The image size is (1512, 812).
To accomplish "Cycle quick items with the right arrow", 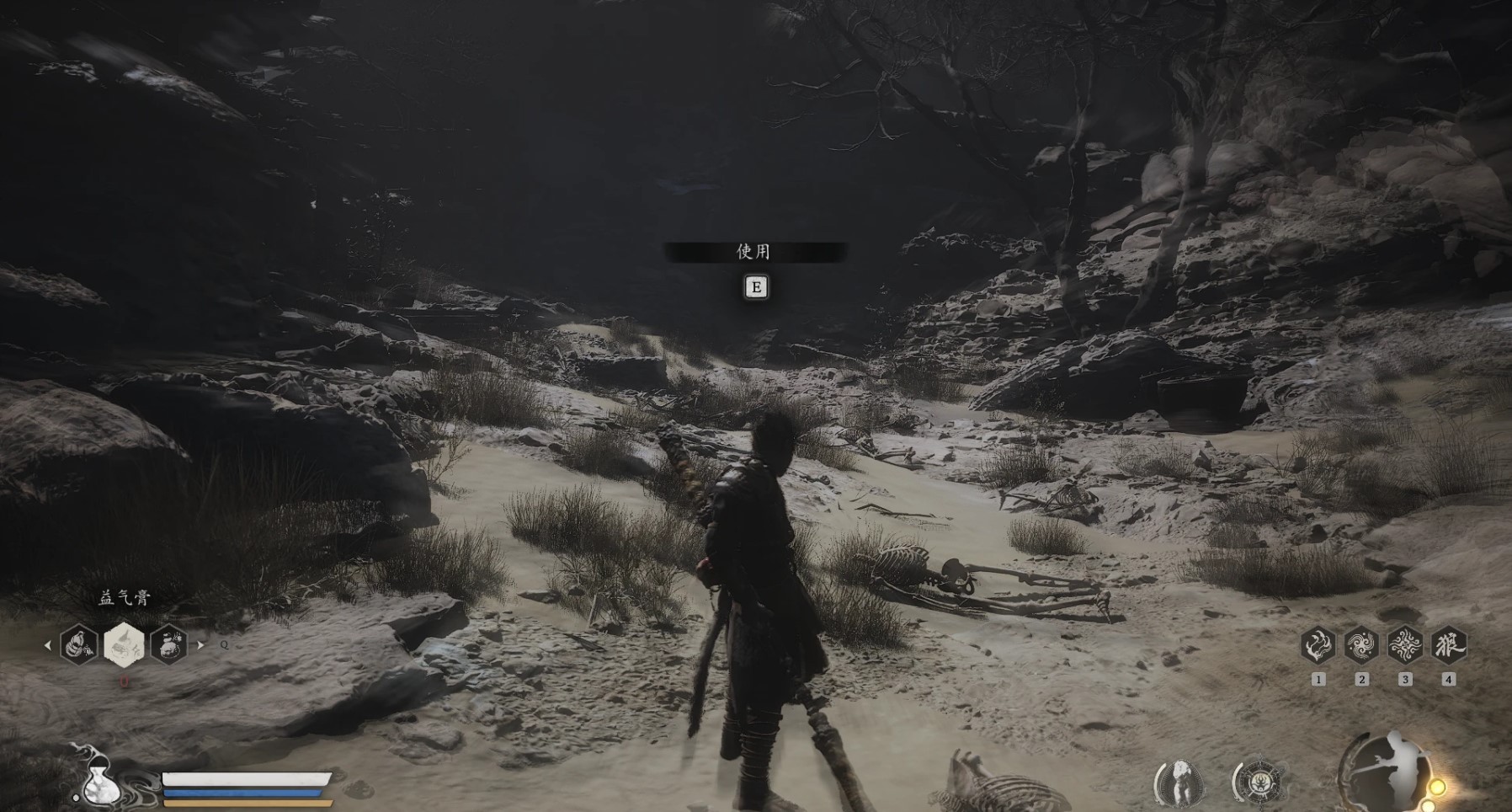I will pos(200,645).
